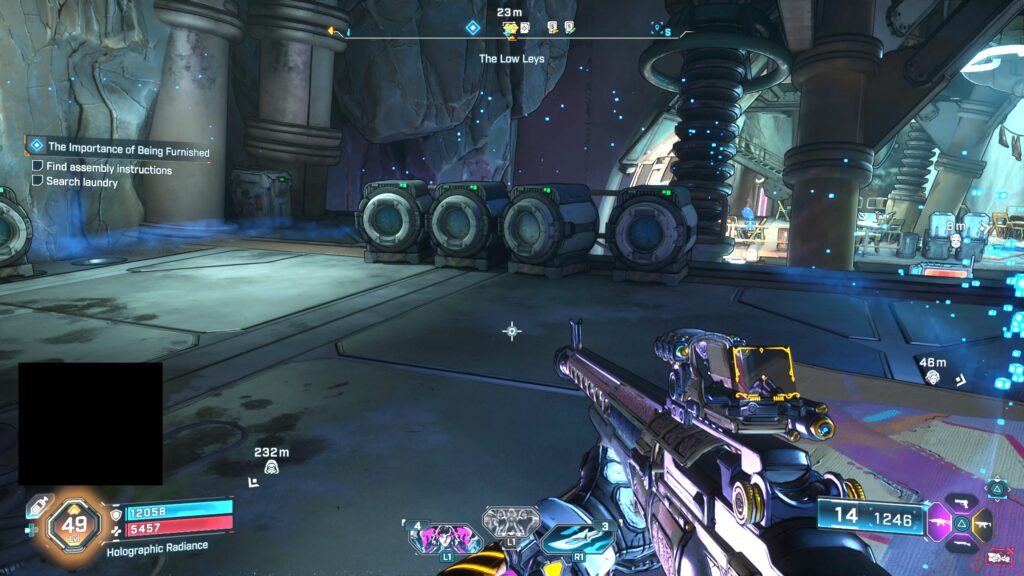Tick the Find assembly instructions objective checkbox

click(38, 168)
